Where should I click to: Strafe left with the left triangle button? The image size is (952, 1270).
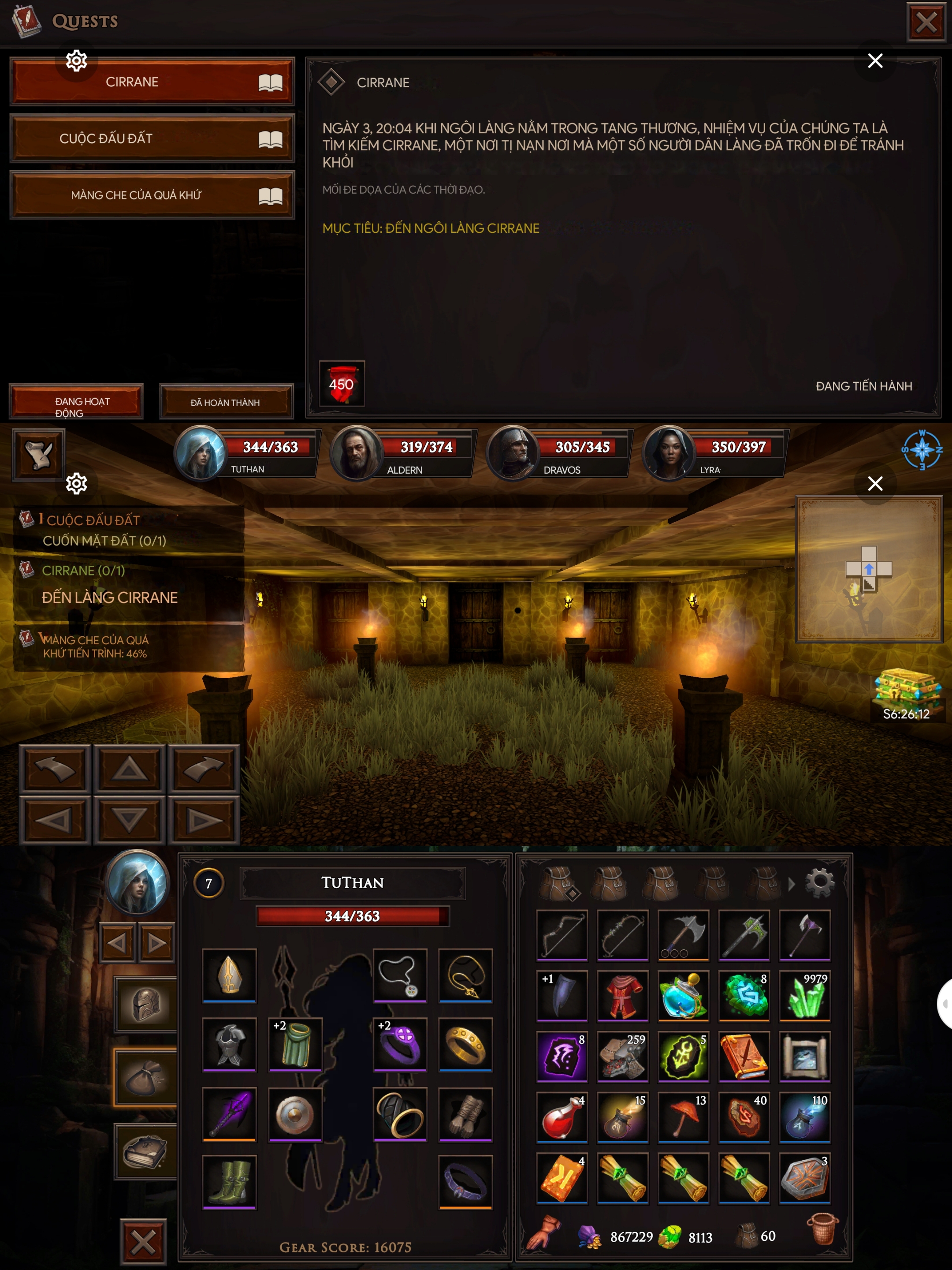55,820
